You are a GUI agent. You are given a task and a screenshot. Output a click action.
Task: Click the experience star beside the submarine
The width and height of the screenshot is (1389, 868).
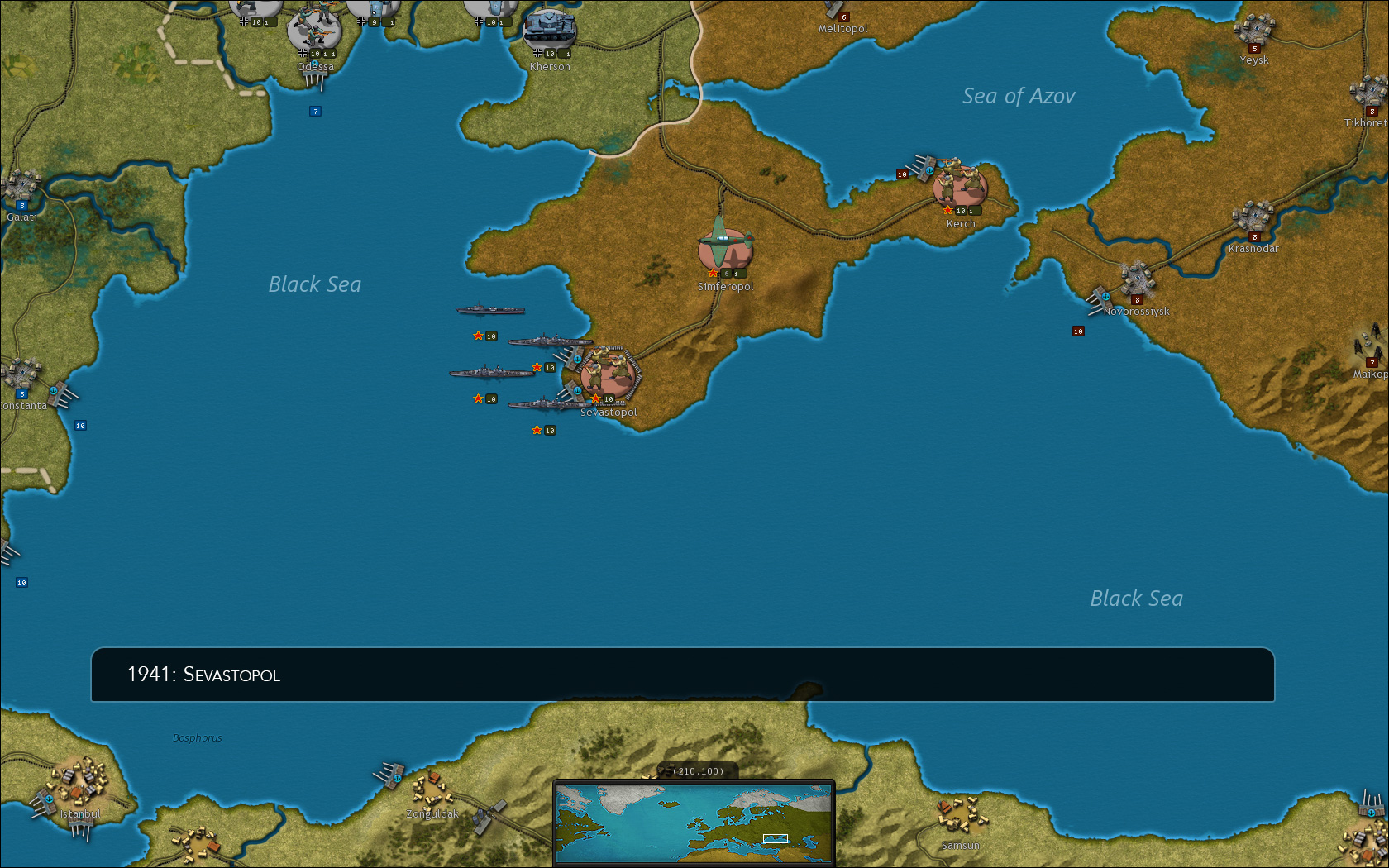(478, 336)
